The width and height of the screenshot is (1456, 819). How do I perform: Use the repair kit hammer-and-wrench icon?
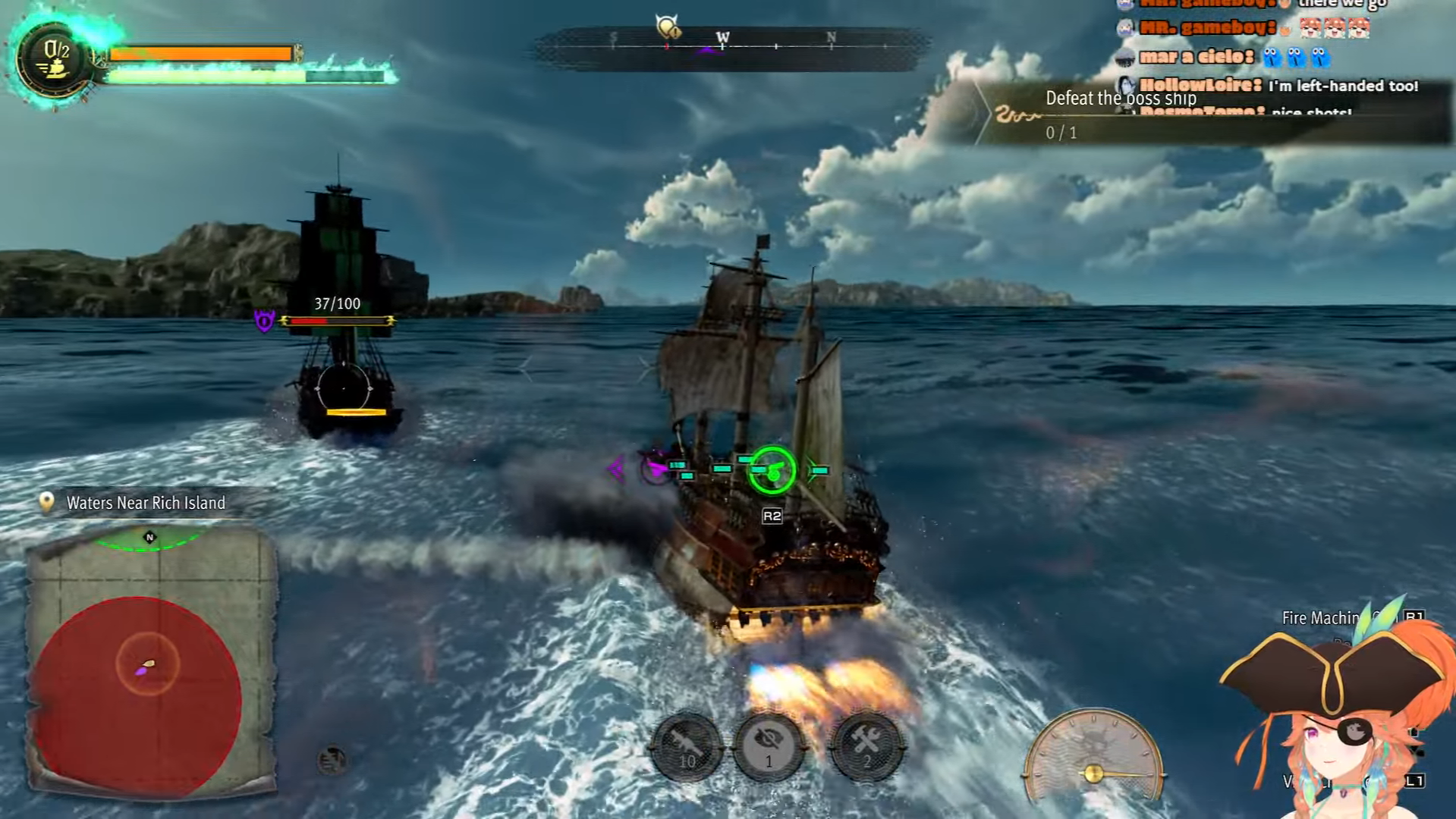point(867,747)
